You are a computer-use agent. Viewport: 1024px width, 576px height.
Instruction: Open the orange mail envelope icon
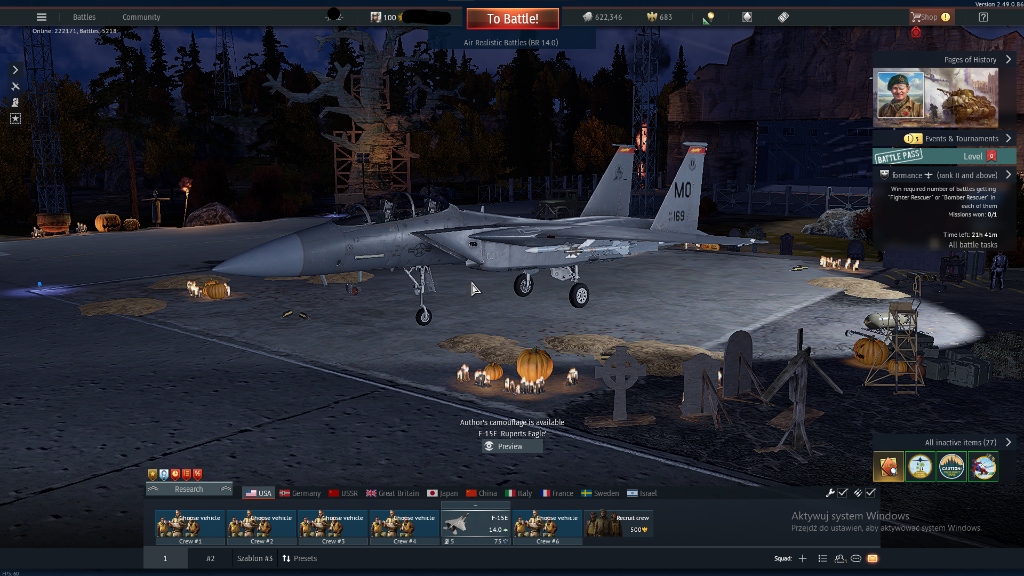point(872,558)
